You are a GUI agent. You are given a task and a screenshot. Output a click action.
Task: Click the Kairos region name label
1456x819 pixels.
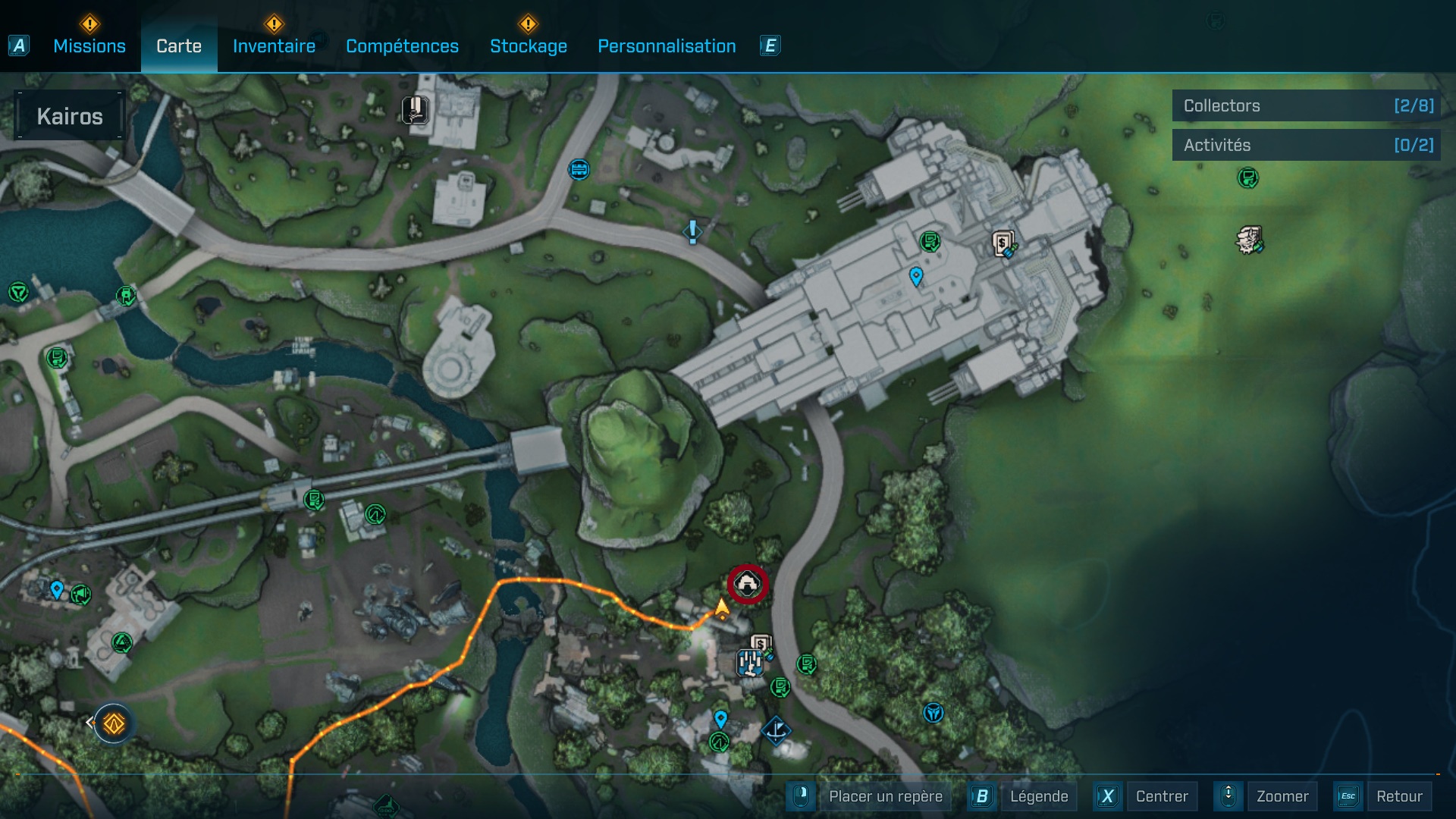click(70, 116)
